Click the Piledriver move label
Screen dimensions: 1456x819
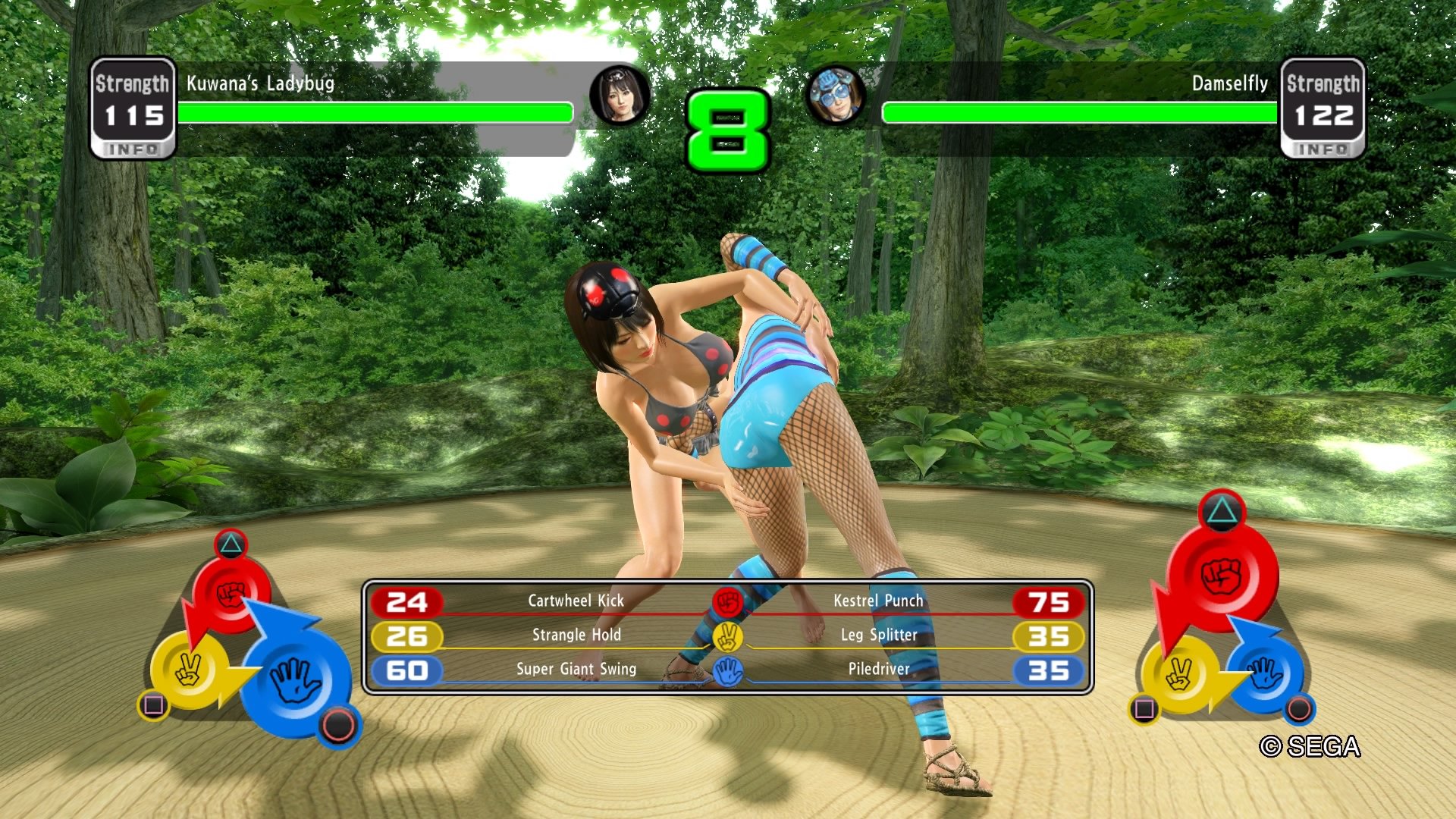tap(878, 670)
